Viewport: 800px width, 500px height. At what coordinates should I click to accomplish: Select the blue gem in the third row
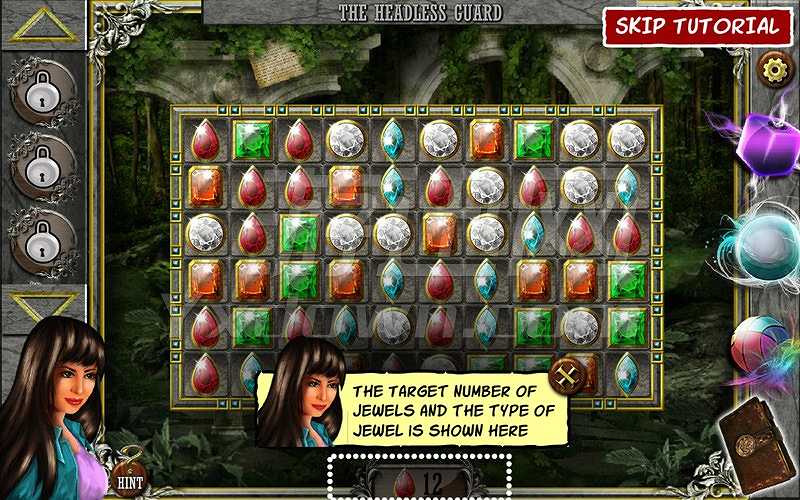(534, 234)
